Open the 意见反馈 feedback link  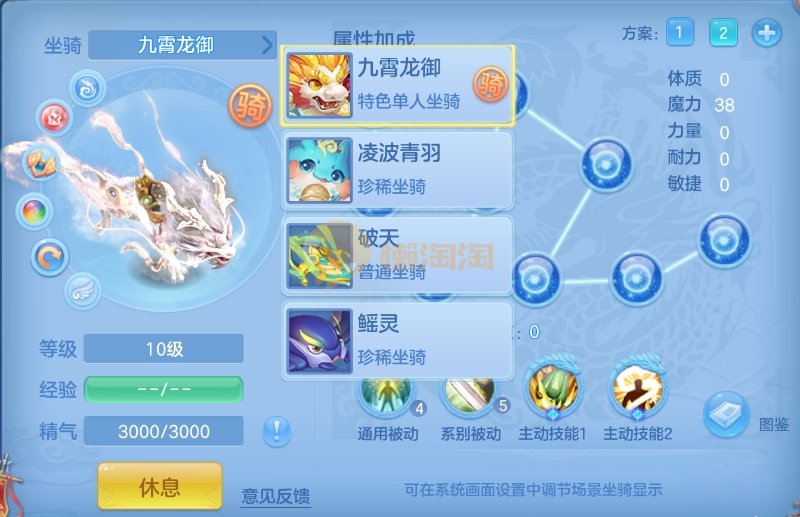(276, 495)
